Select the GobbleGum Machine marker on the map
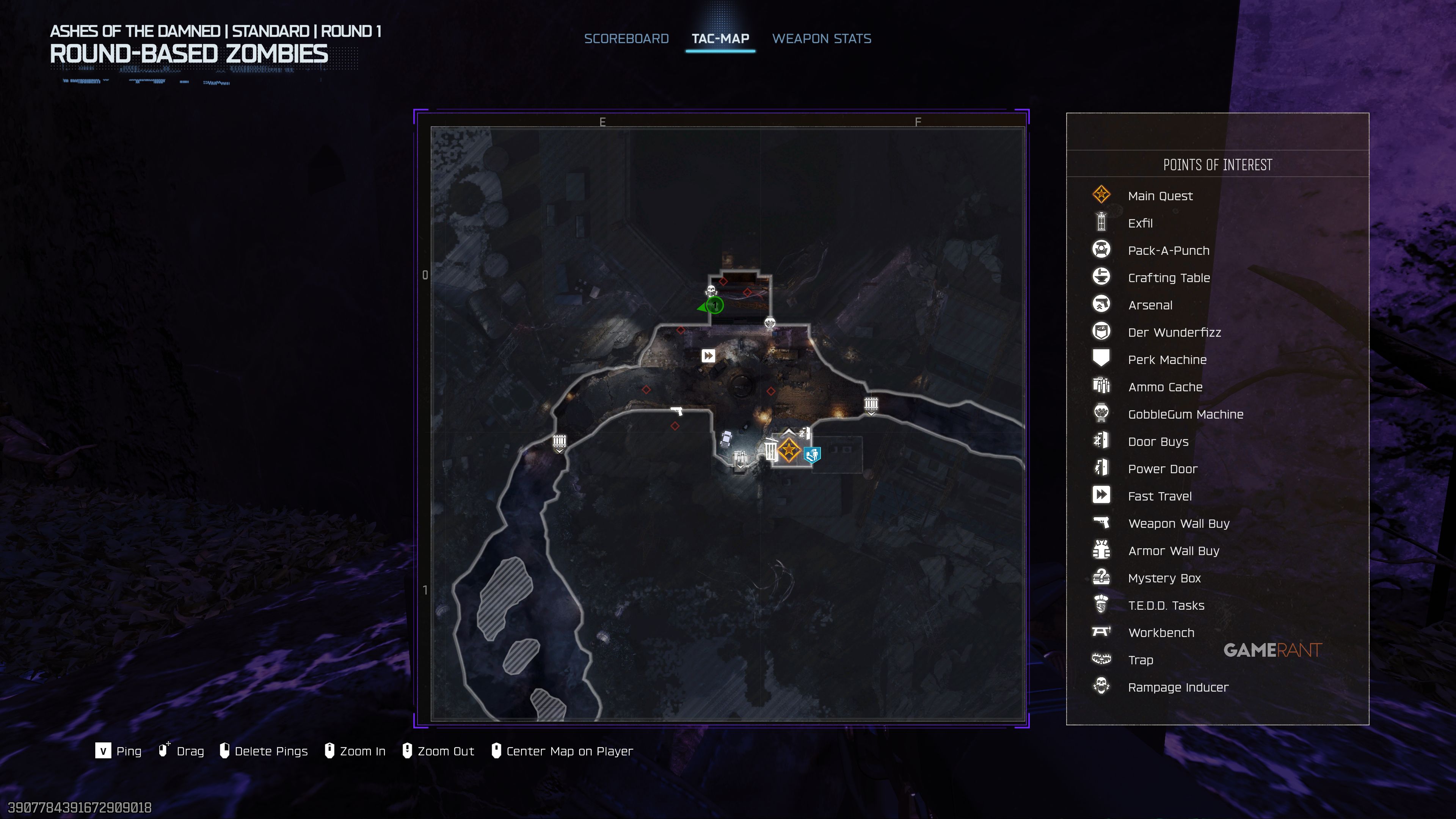This screenshot has width=1456, height=819. [x=770, y=323]
